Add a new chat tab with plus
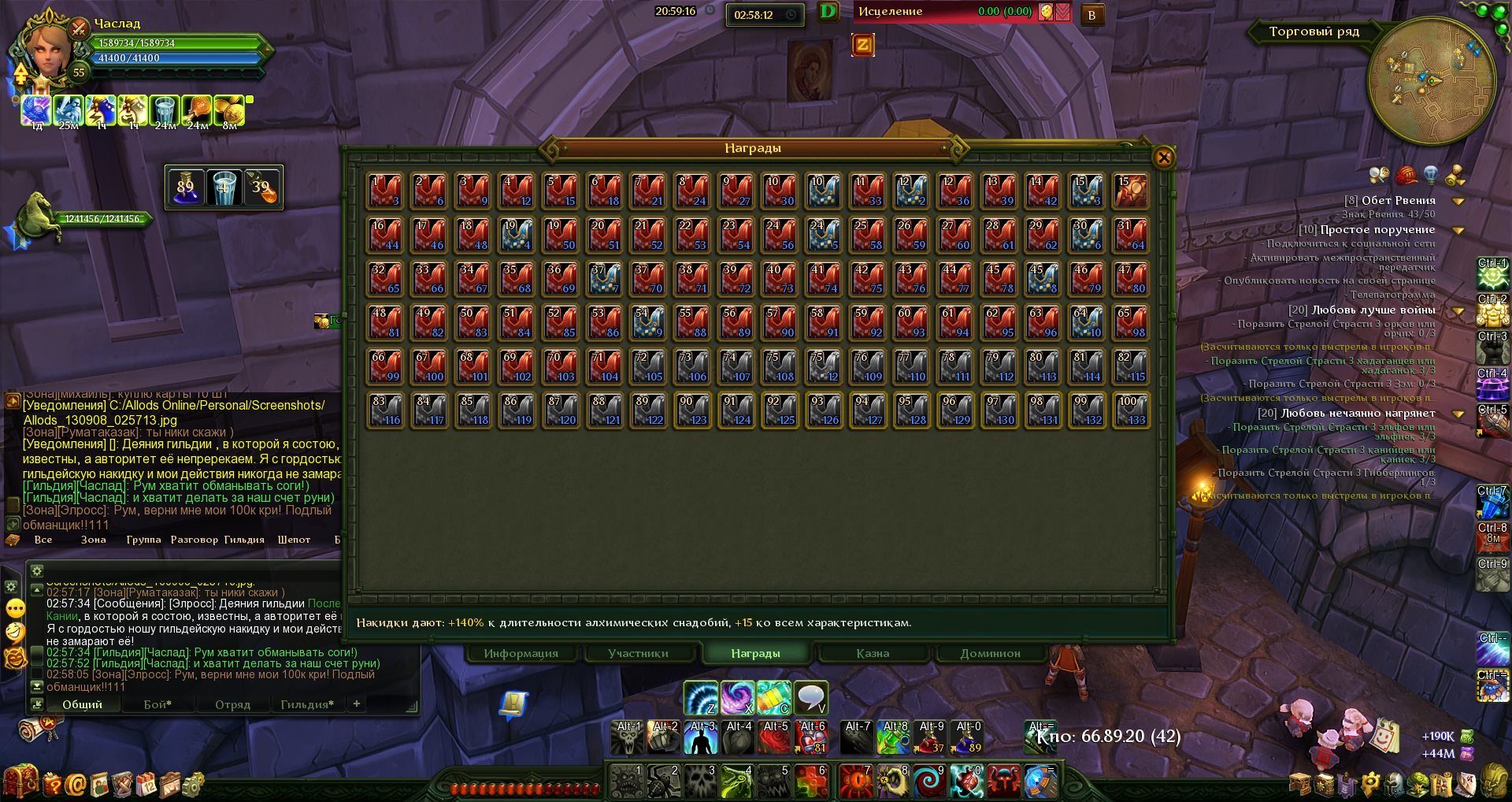Viewport: 1512px width, 802px height. click(357, 704)
